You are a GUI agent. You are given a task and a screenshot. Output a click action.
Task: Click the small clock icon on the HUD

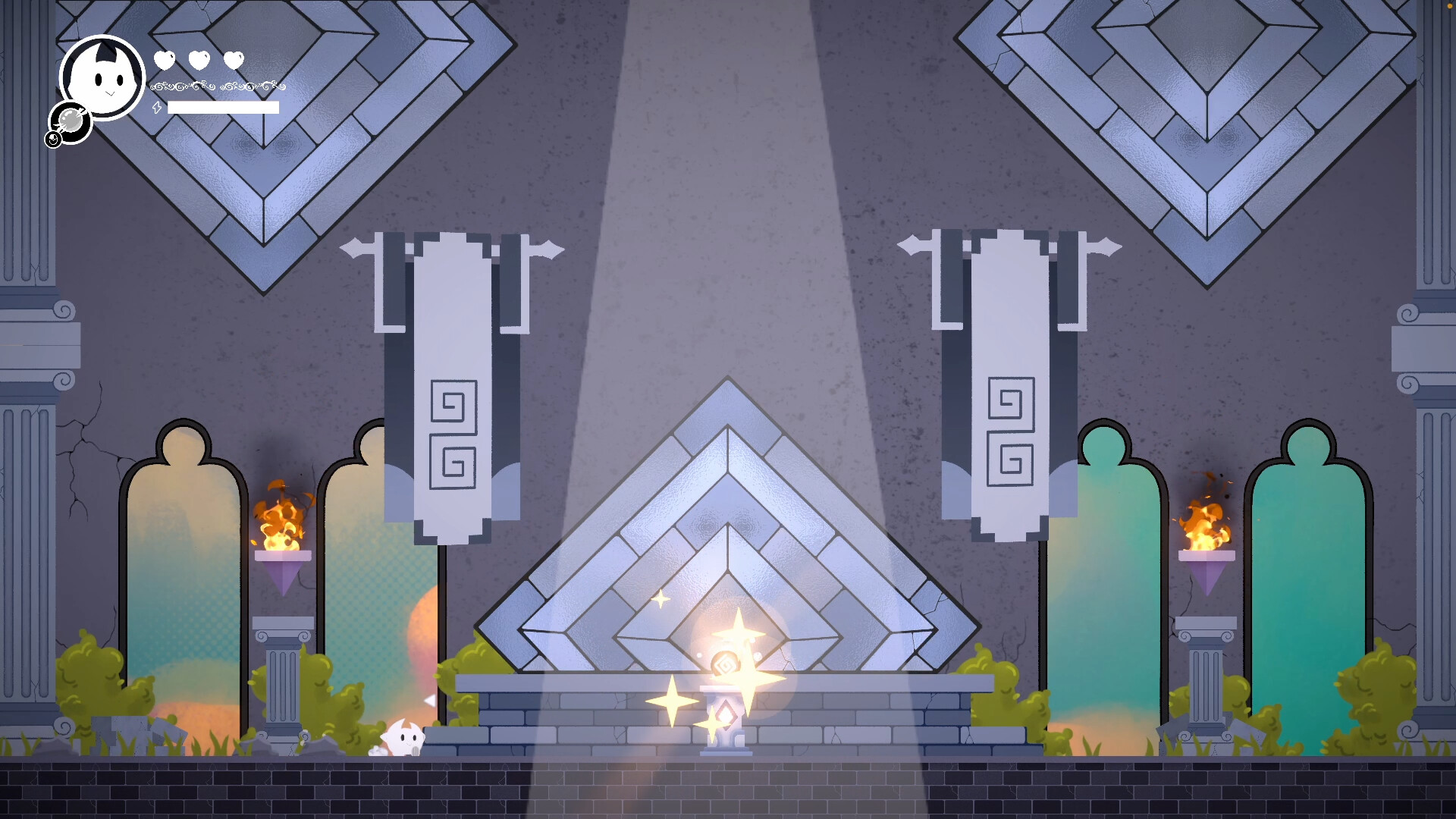pyautogui.click(x=53, y=140)
